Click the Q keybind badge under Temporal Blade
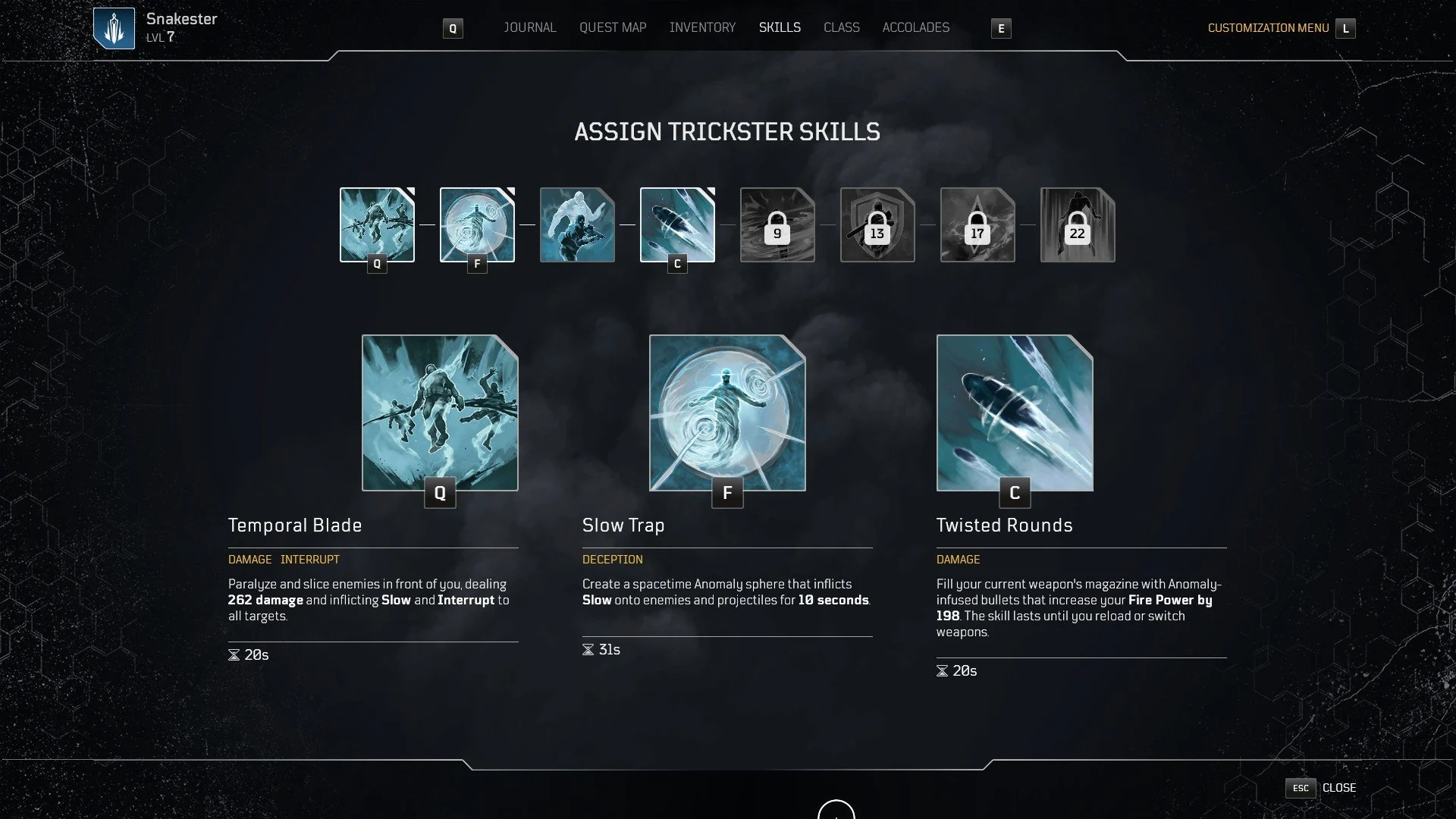 coord(439,493)
